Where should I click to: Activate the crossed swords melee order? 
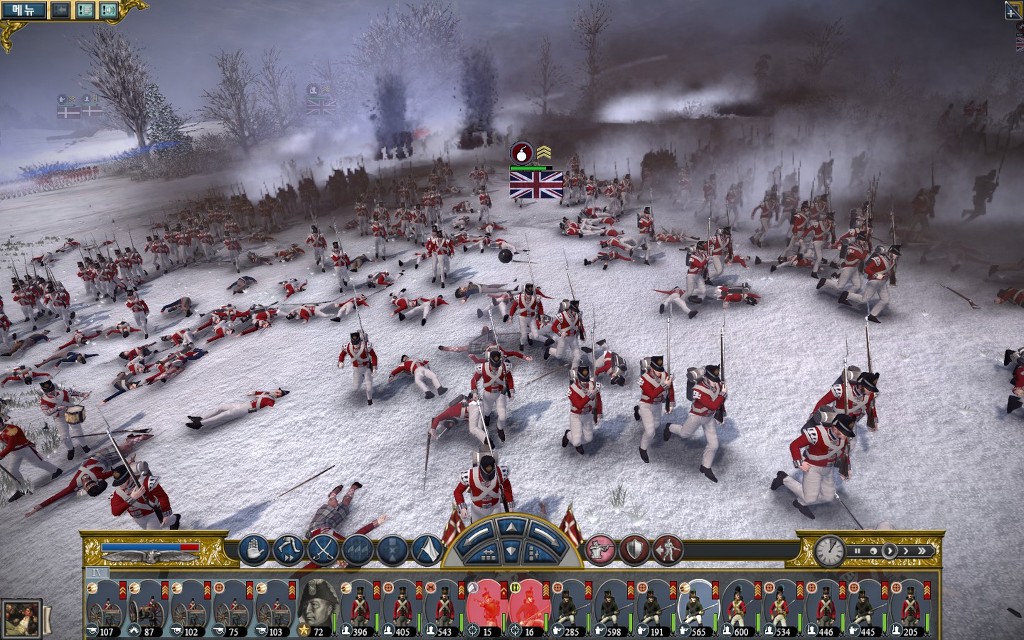pos(323,550)
